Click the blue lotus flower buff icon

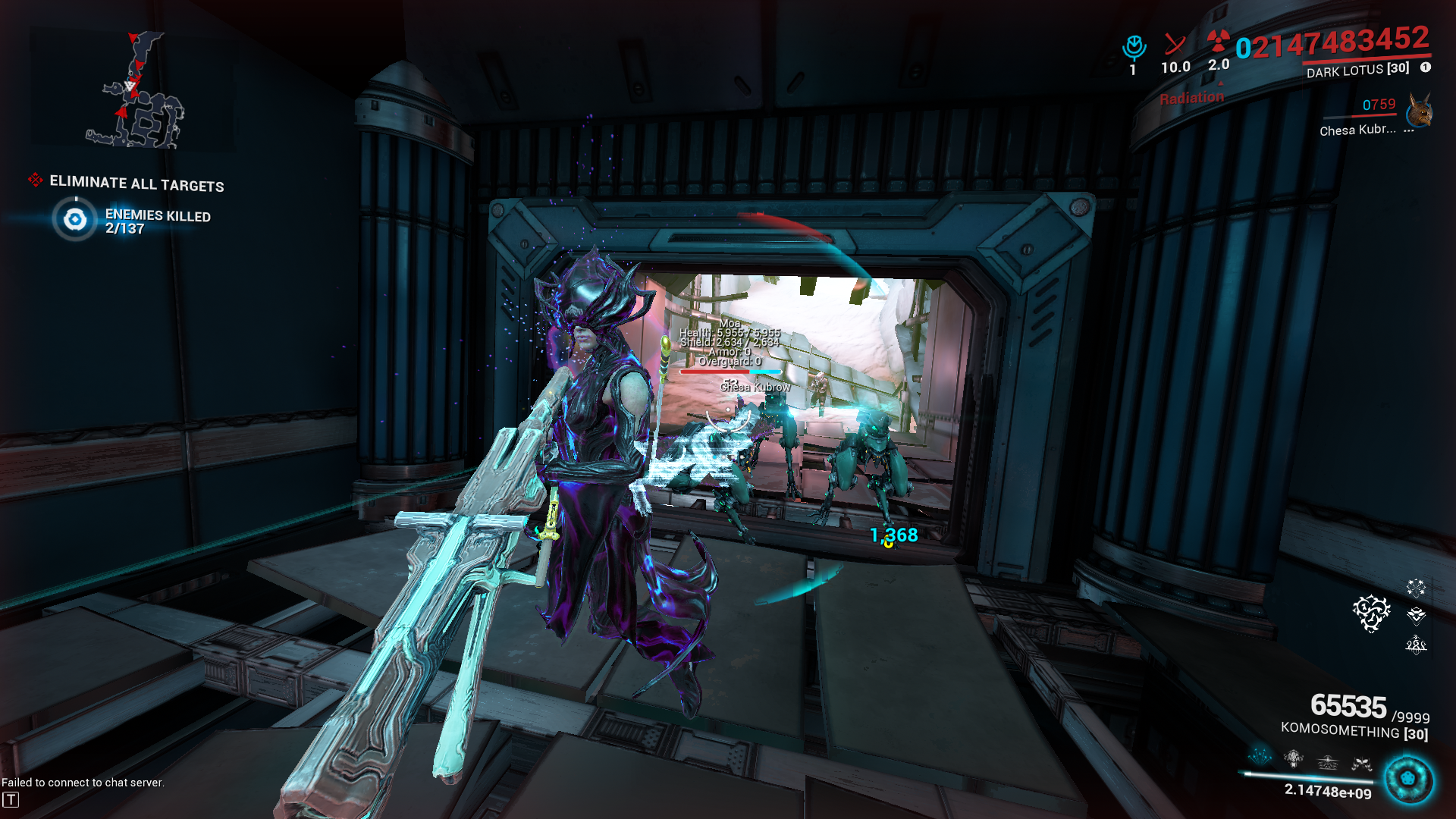coord(1134,47)
